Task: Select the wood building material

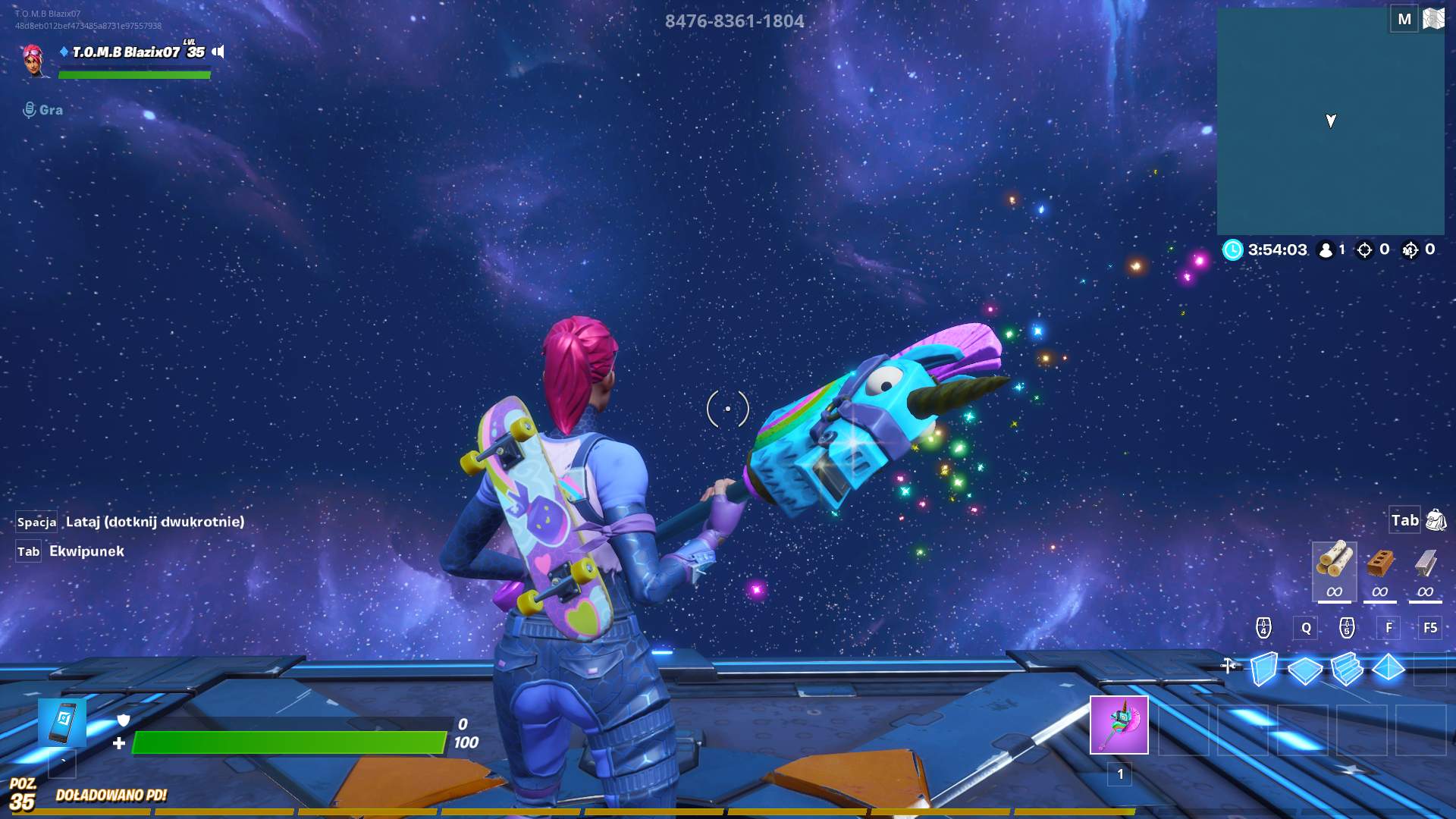Action: click(1334, 563)
